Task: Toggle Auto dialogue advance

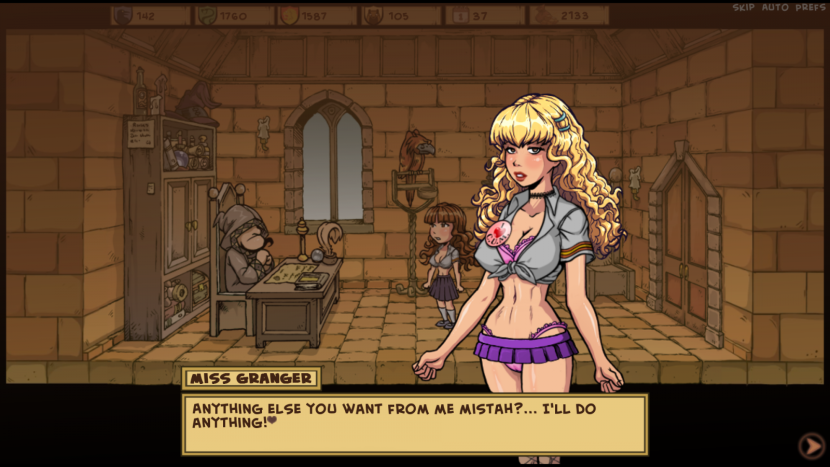Action: 775,7
